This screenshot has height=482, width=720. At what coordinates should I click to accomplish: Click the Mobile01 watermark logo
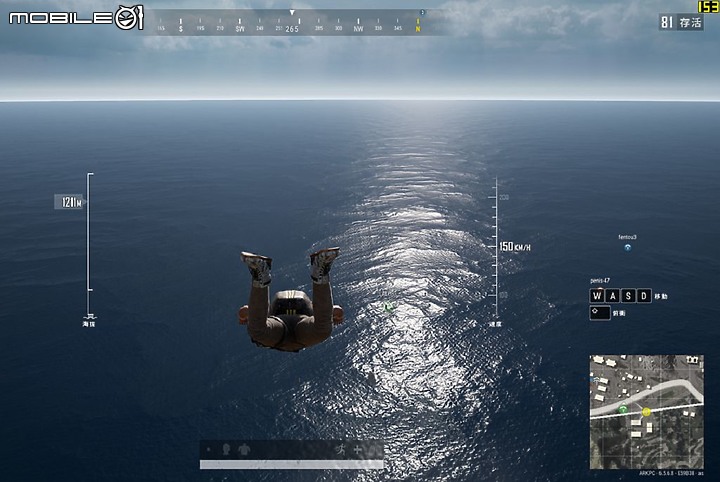click(x=76, y=17)
